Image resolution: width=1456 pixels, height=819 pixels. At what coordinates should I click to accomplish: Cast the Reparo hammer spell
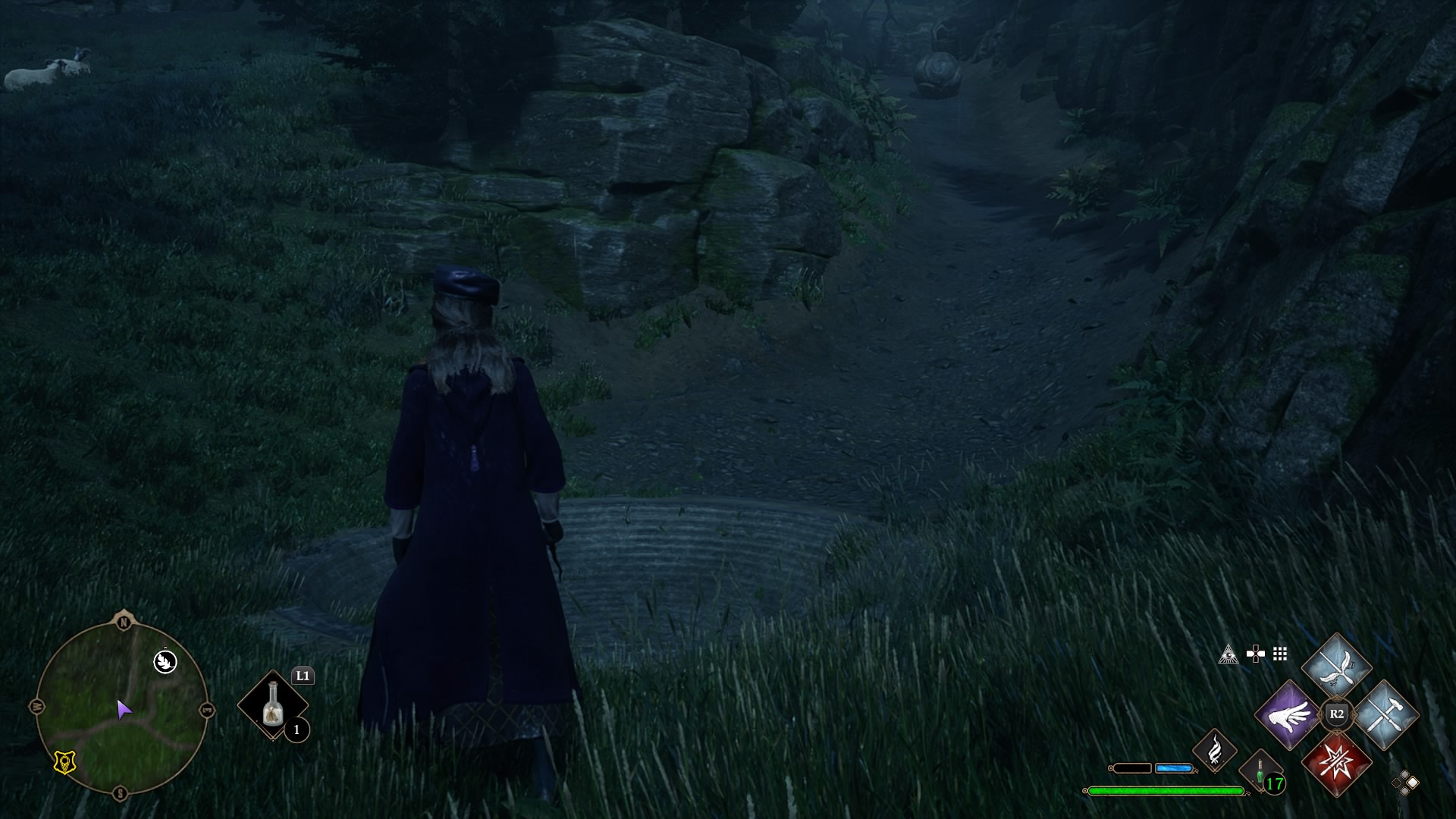pos(1385,714)
